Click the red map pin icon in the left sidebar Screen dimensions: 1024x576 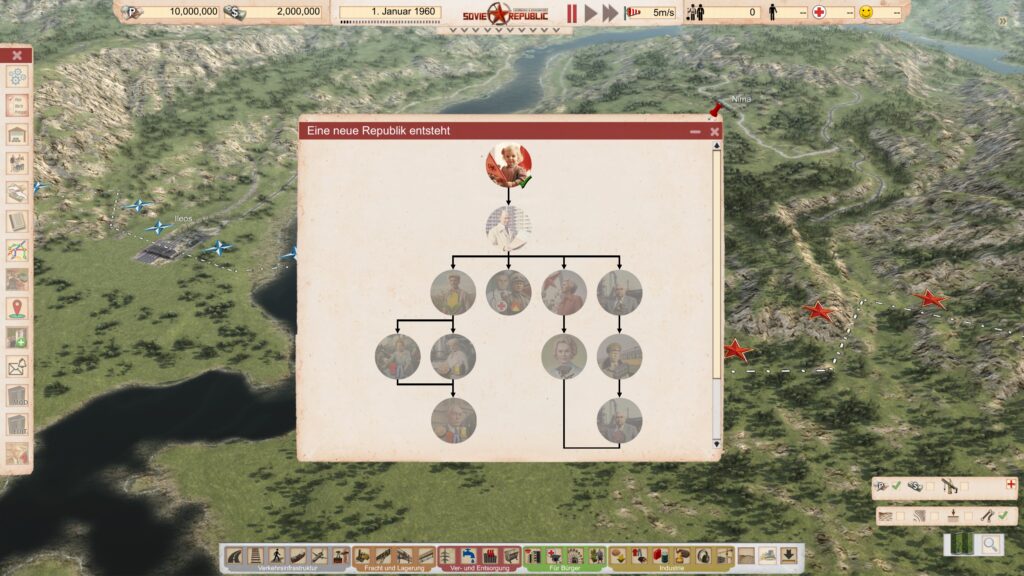17,309
